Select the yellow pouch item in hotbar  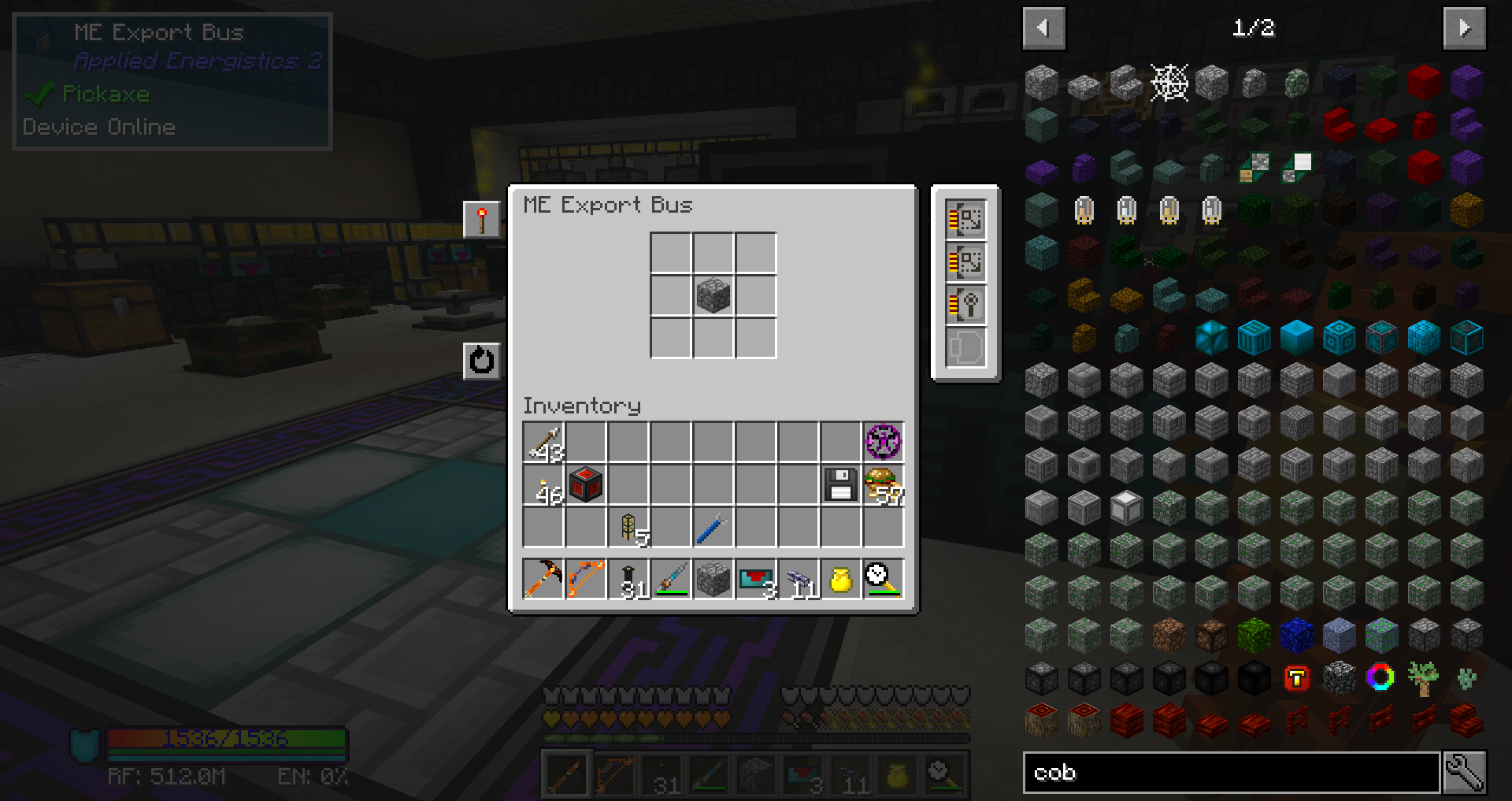(840, 580)
